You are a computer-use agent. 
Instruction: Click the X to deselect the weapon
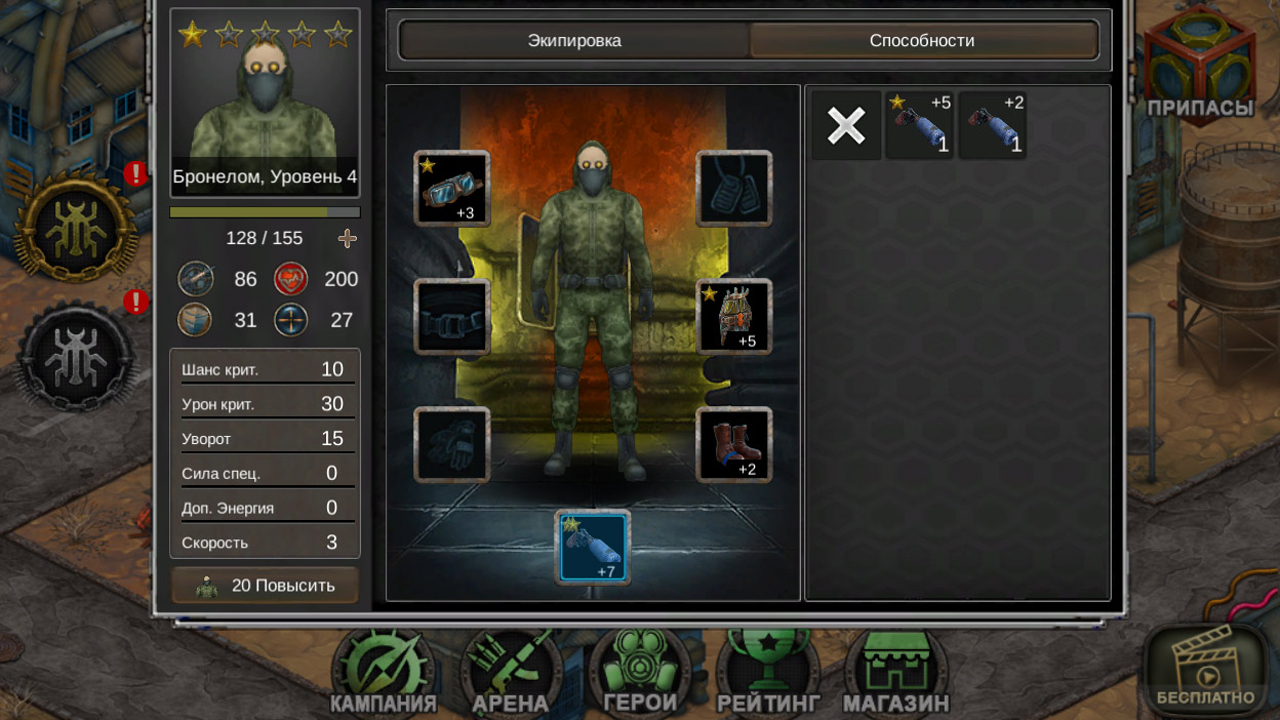coord(845,125)
